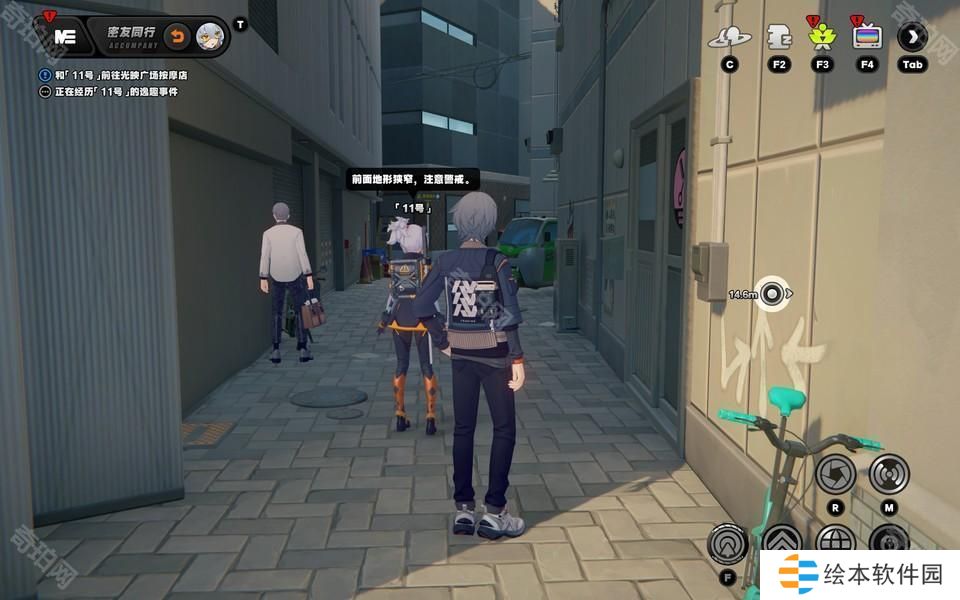Select the No. 11 character portrait

coord(210,36)
